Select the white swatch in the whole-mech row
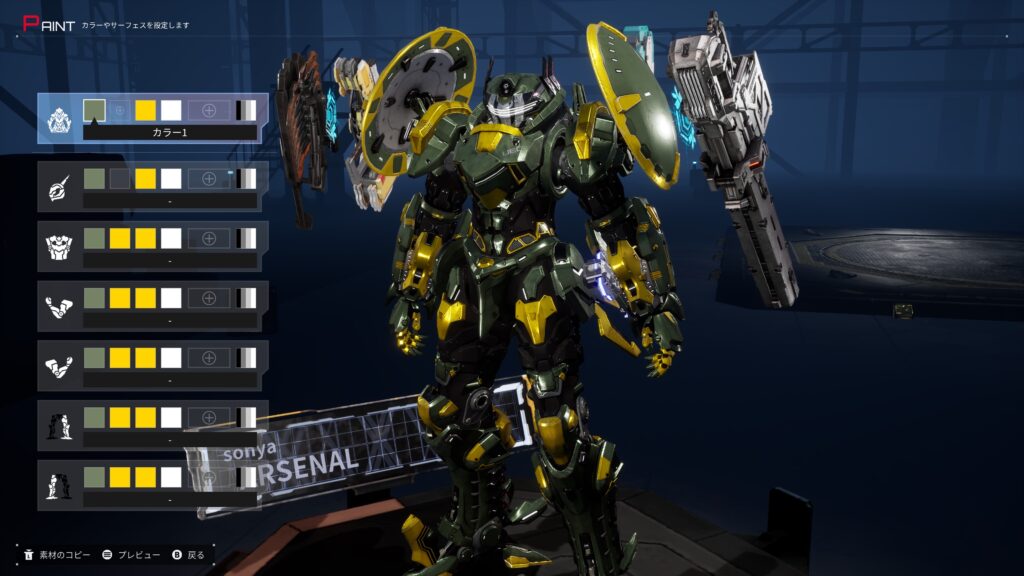Viewport: 1024px width, 576px height. click(171, 109)
